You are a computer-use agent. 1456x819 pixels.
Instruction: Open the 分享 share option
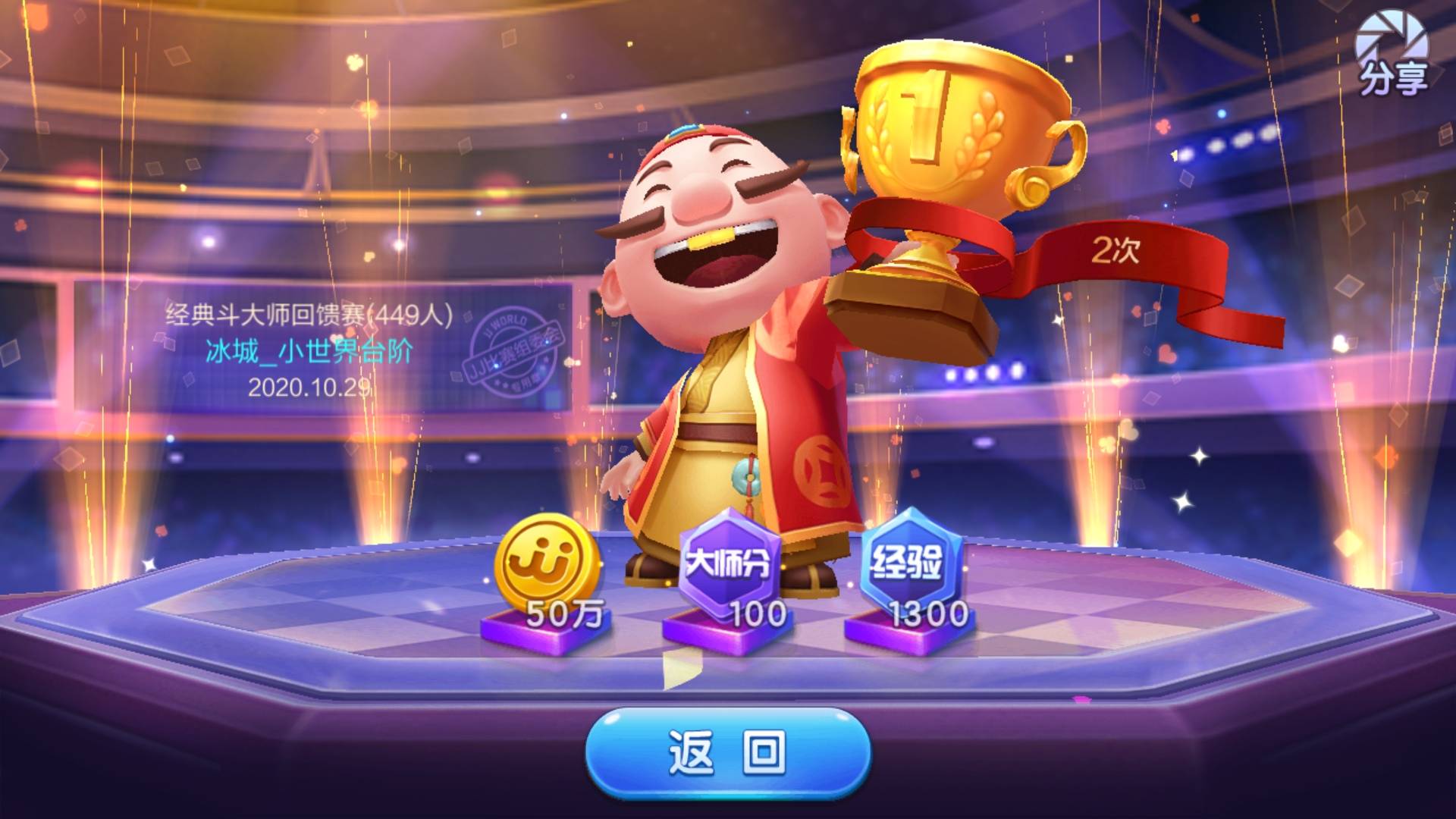coord(1392,55)
